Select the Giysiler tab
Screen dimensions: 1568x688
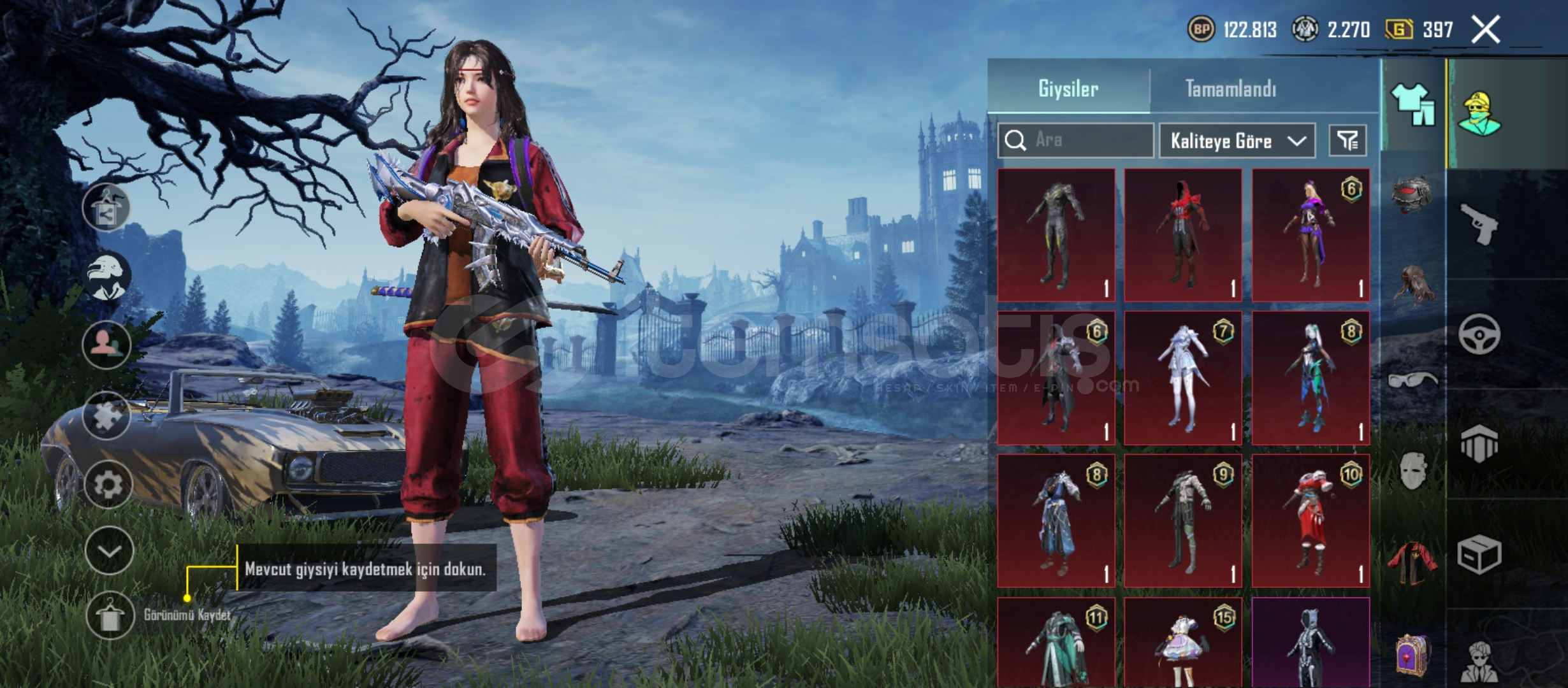point(1068,89)
